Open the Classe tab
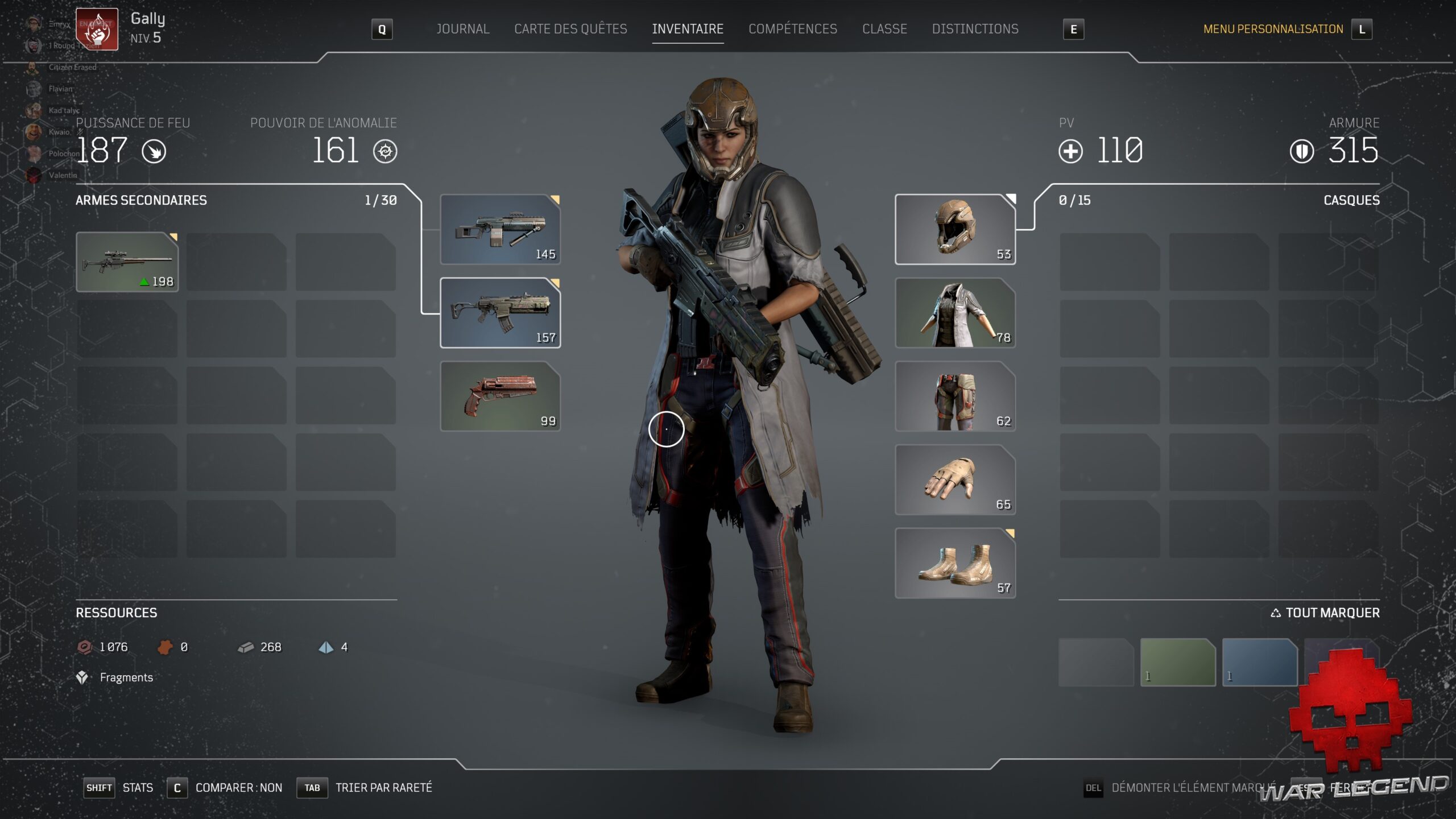This screenshot has height=819, width=1456. click(884, 29)
